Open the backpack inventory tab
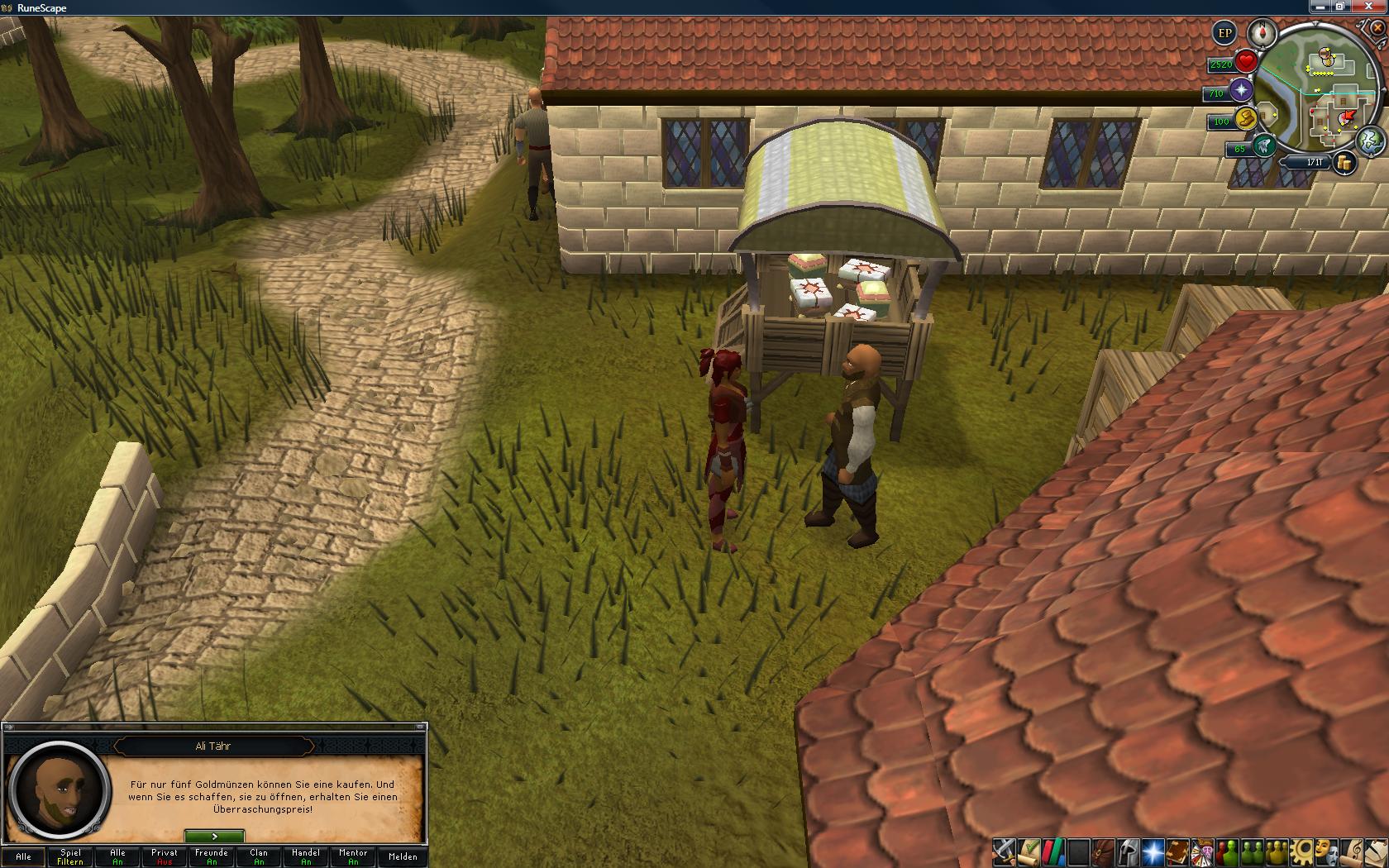 (x=1102, y=851)
